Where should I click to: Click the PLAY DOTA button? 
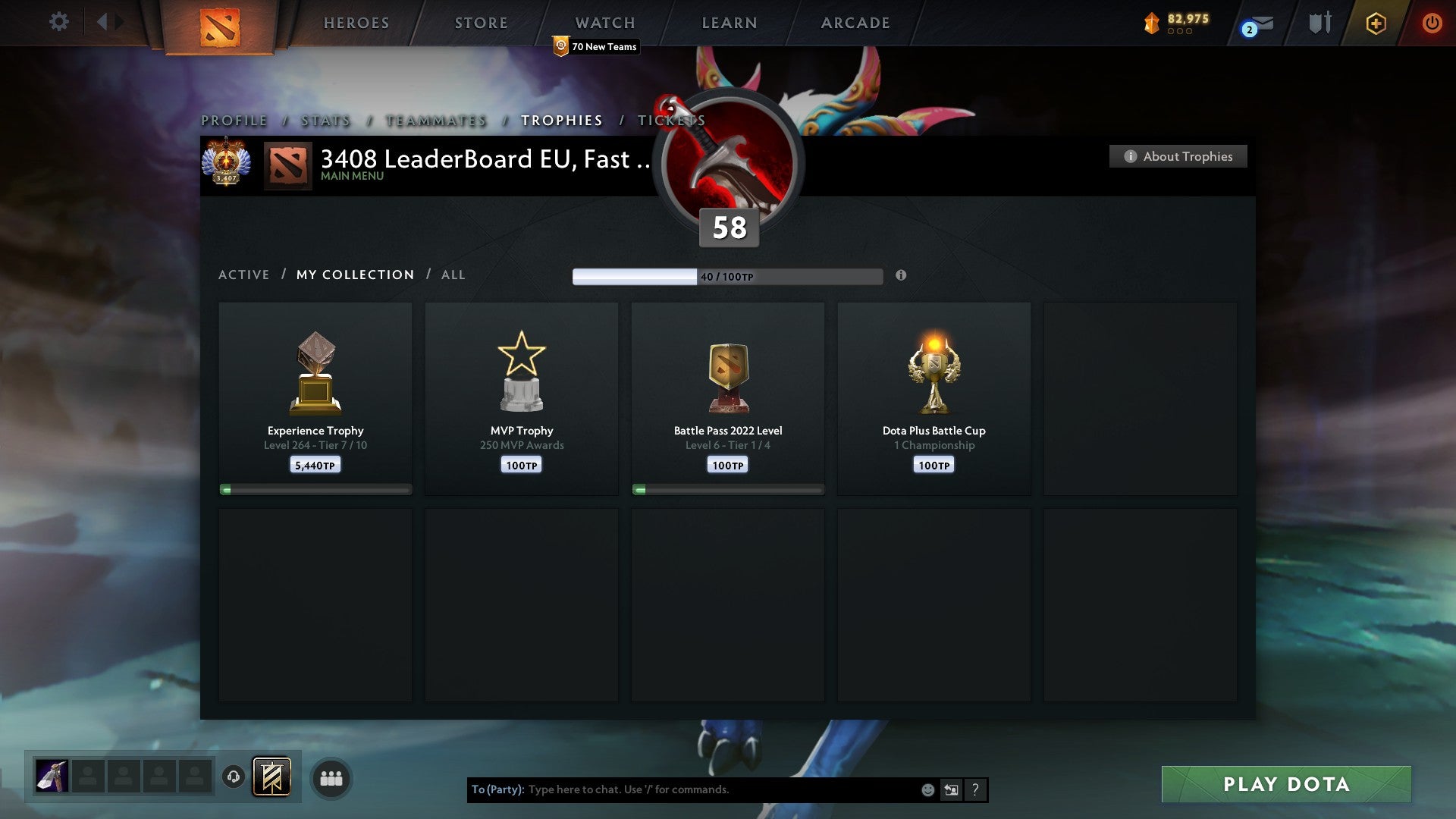(1284, 785)
